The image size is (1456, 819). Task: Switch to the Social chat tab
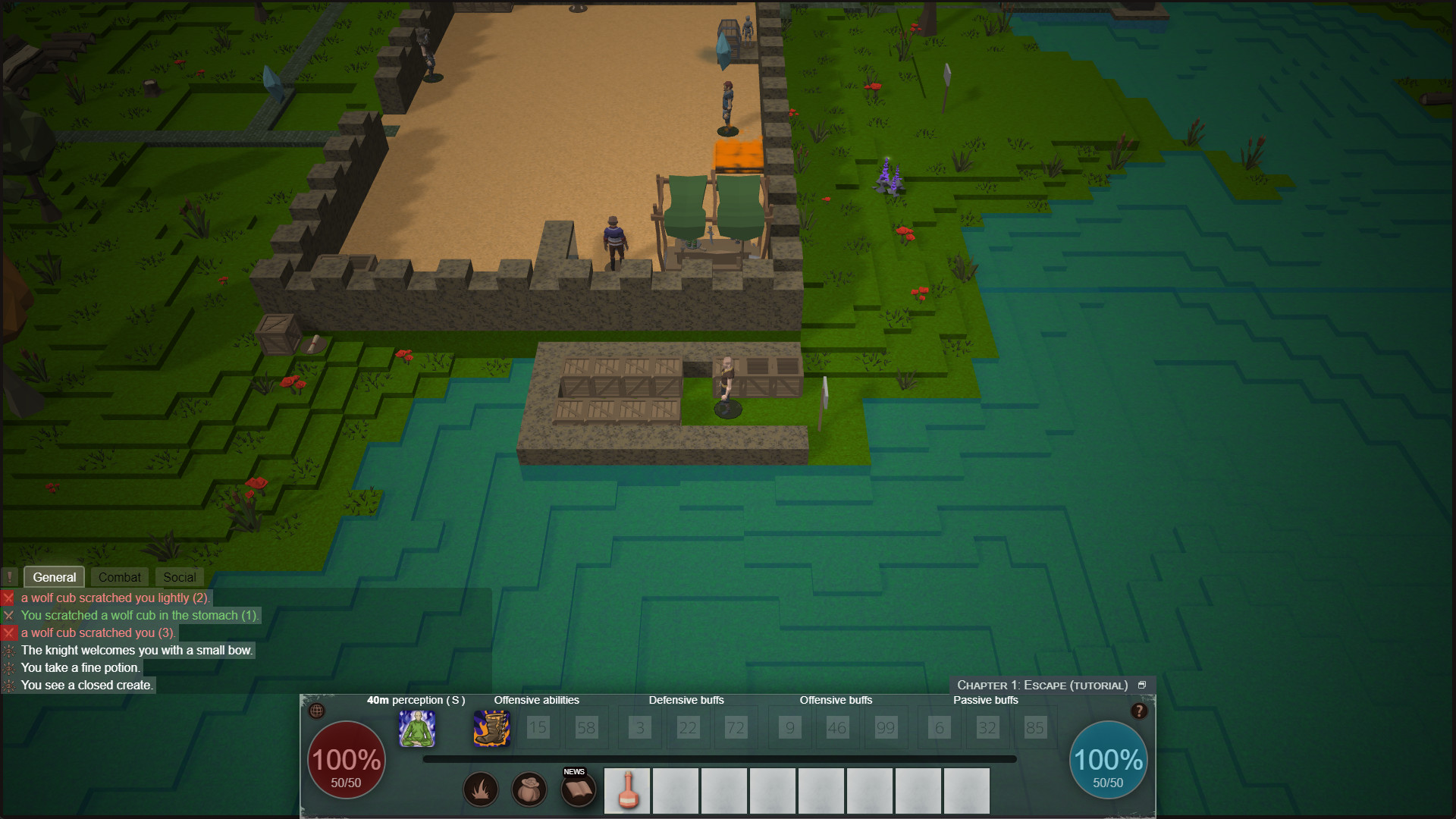179,576
